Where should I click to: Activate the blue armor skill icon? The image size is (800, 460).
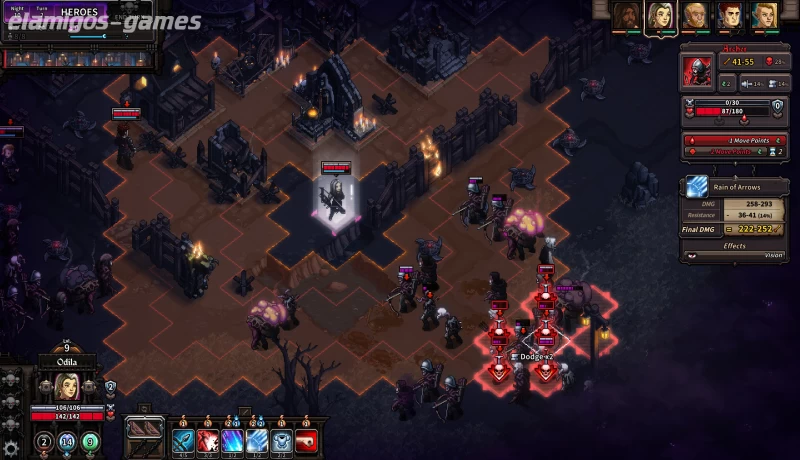click(281, 440)
